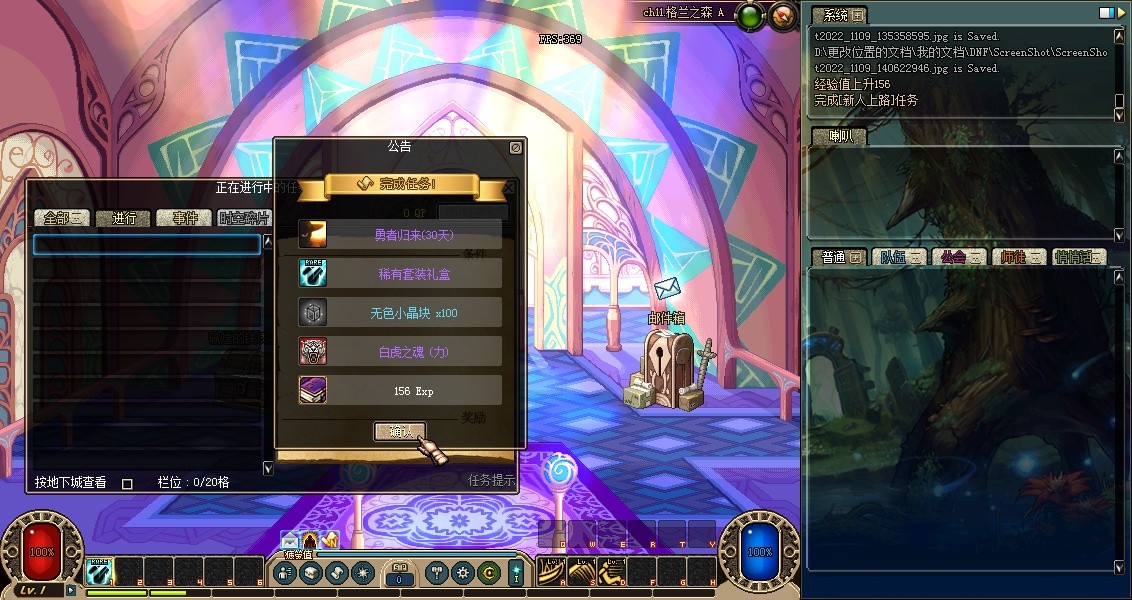
Task: Confirm the completed quest with 确认
Action: coord(400,431)
